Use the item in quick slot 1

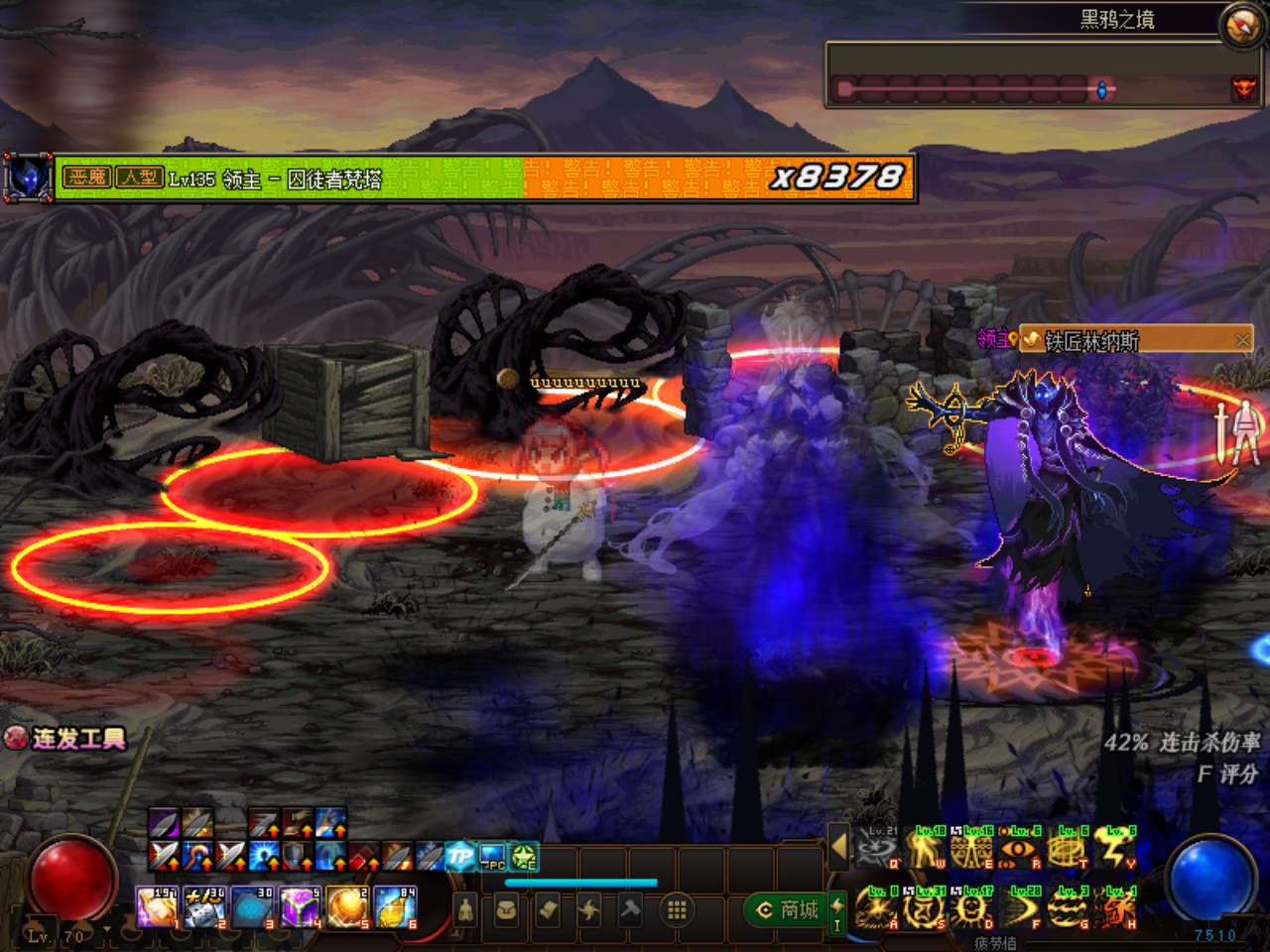click(156, 907)
